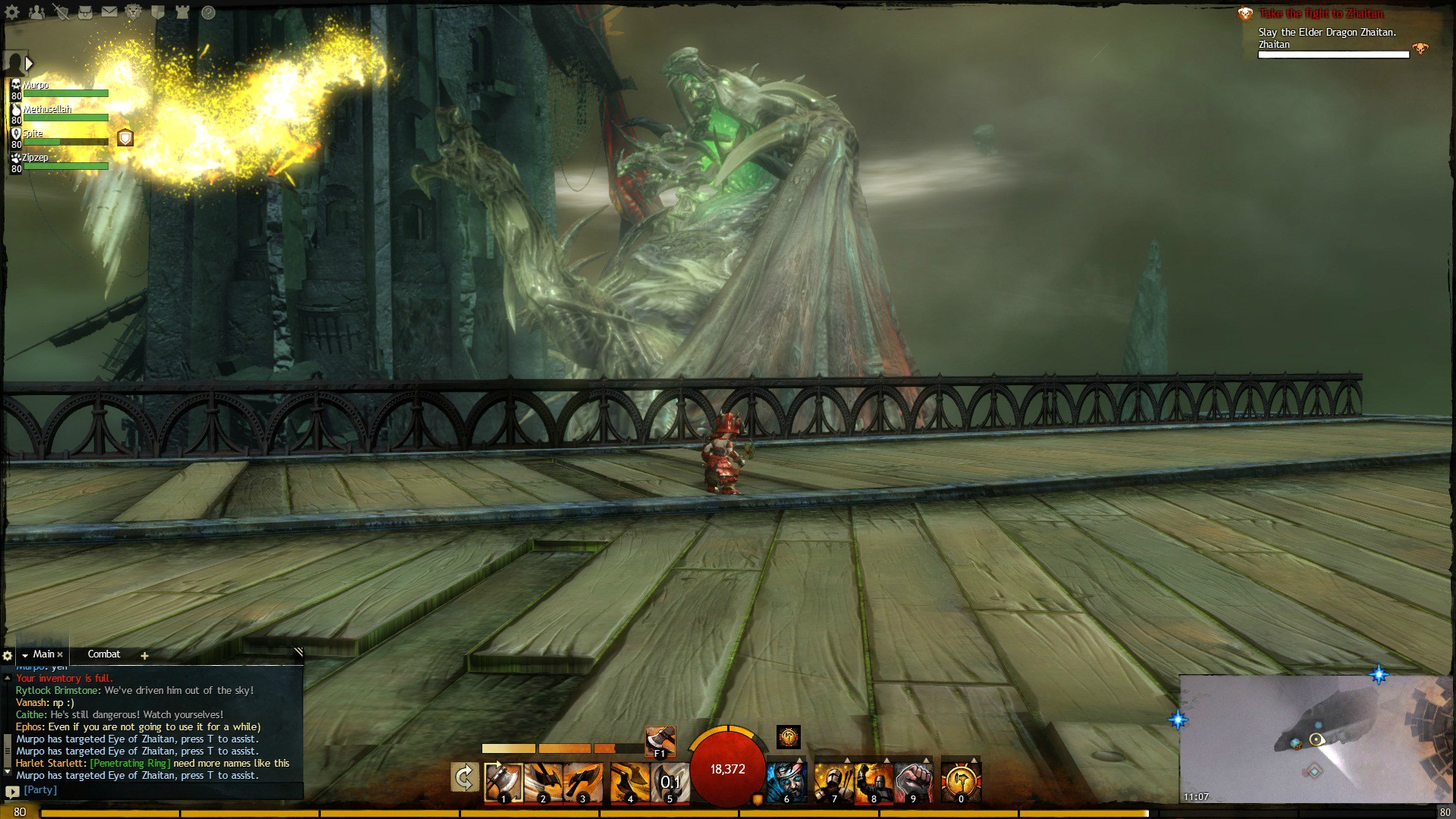The image size is (1456, 819).
Task: Close the Main chat tab
Action: click(60, 654)
